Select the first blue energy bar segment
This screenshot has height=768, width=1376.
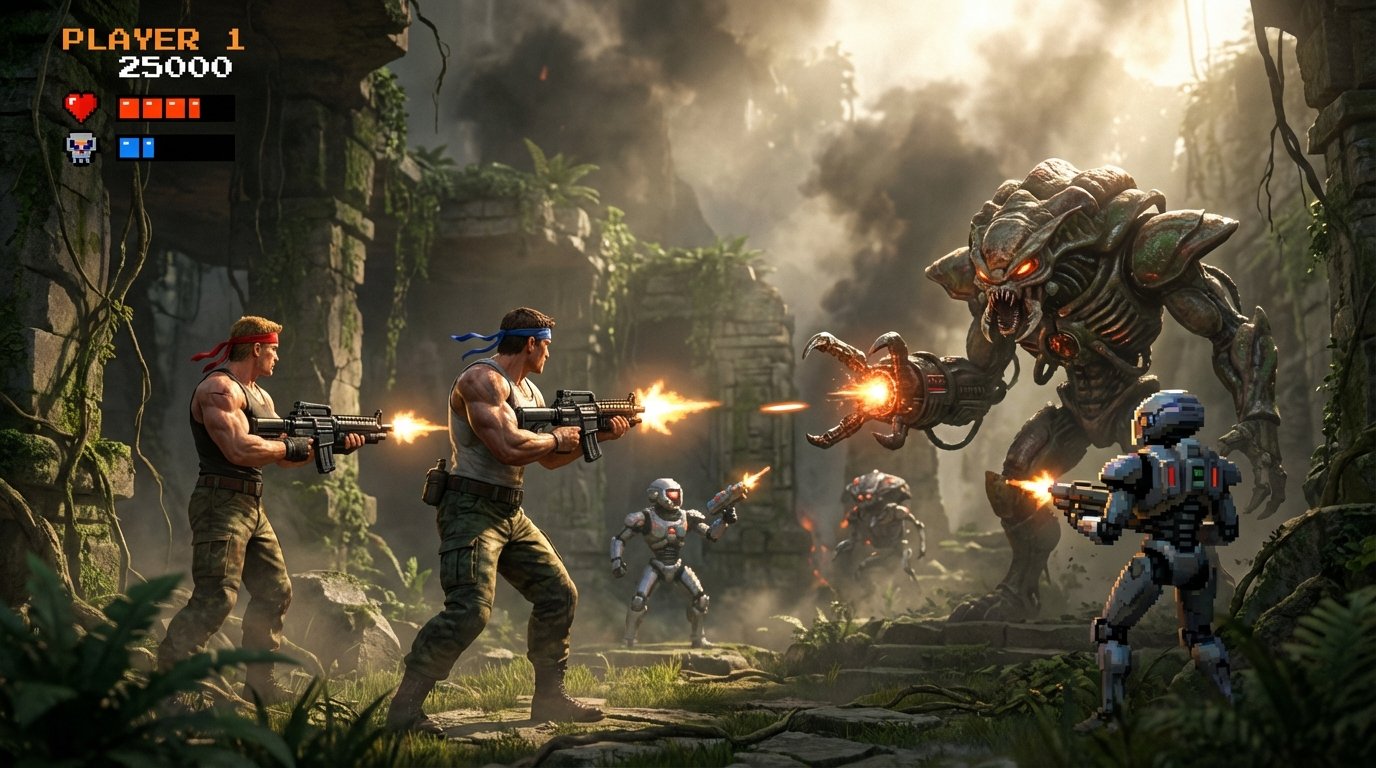pyautogui.click(x=129, y=148)
